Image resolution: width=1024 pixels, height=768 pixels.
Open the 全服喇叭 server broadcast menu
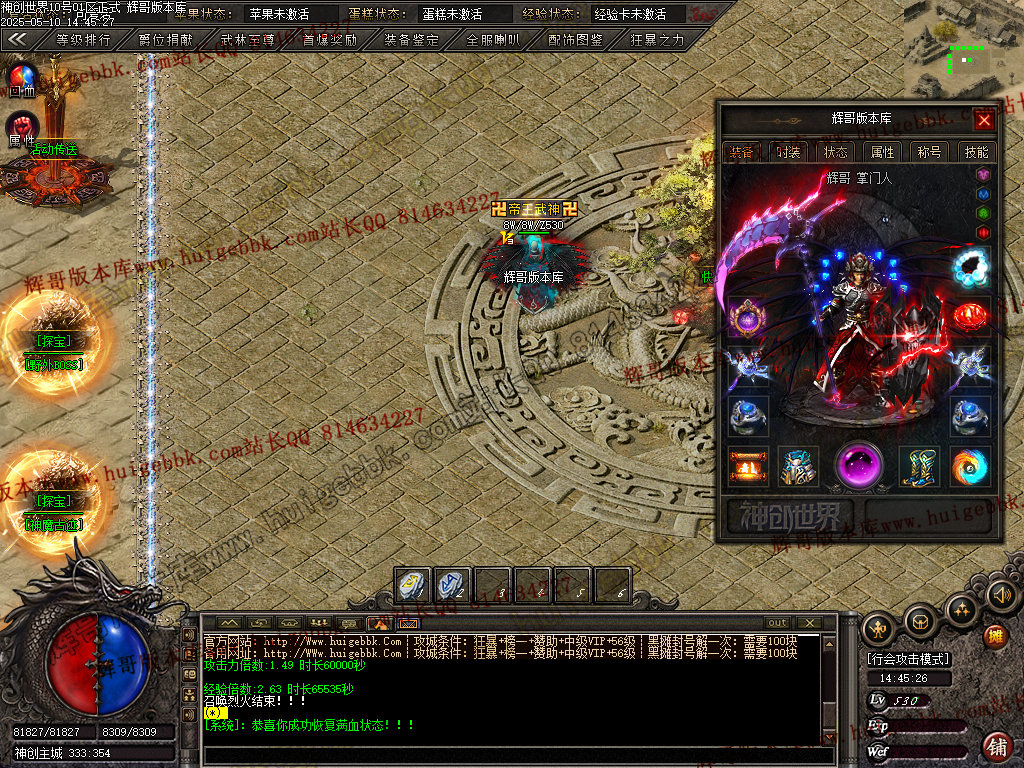click(x=493, y=41)
